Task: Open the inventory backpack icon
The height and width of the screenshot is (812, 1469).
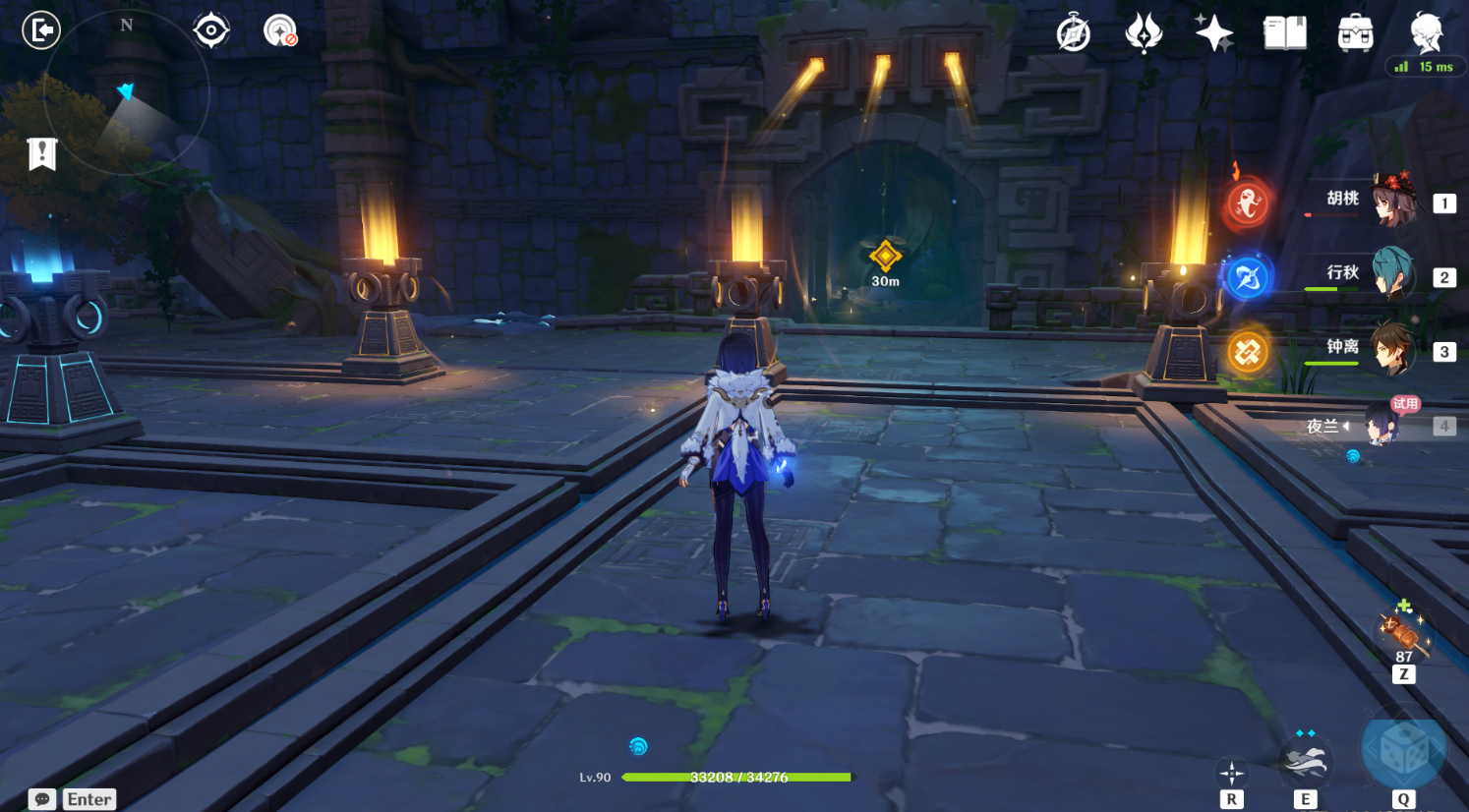Action: coord(1355,33)
